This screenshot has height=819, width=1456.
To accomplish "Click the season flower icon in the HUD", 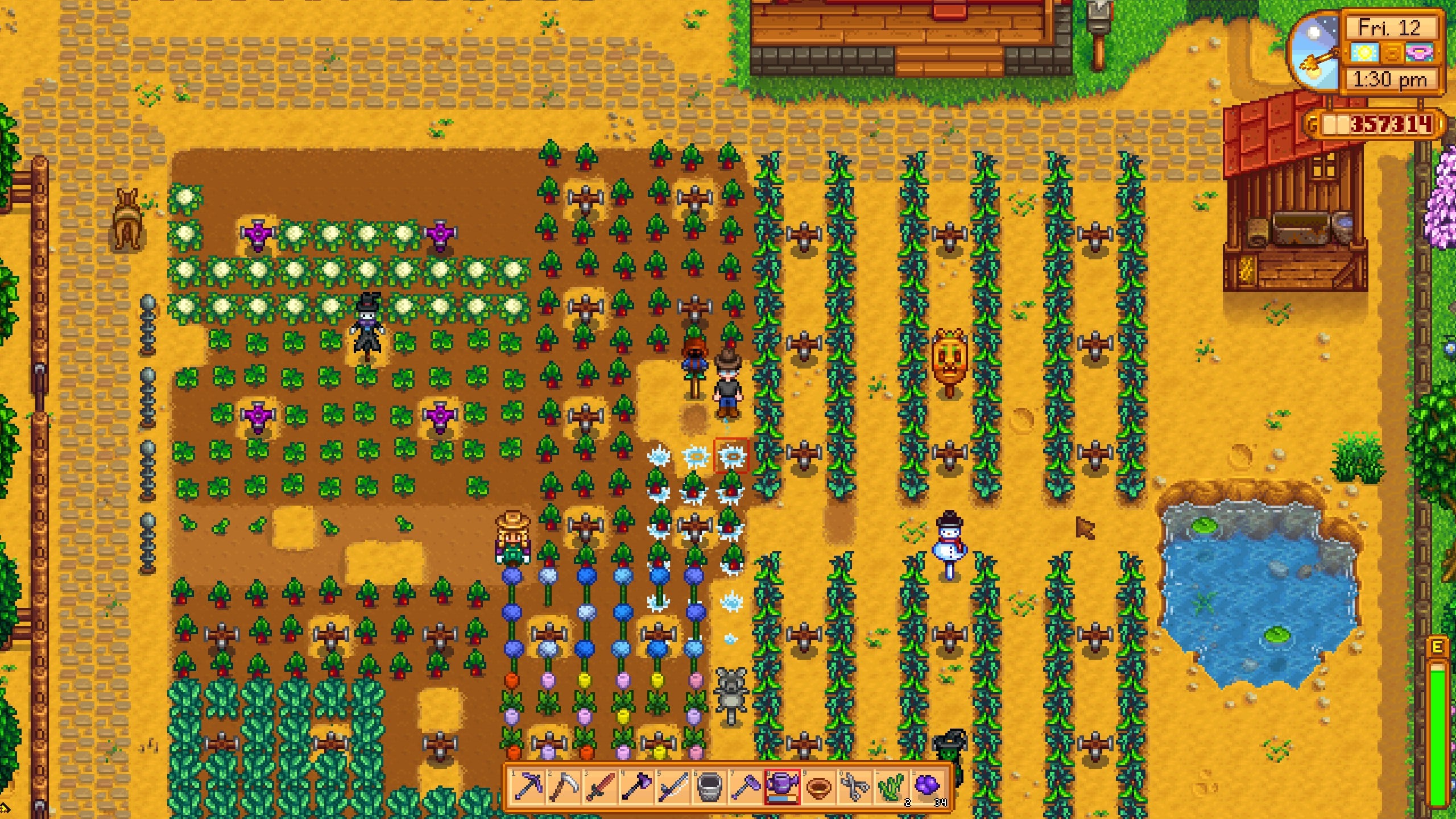I will pos(1420,53).
